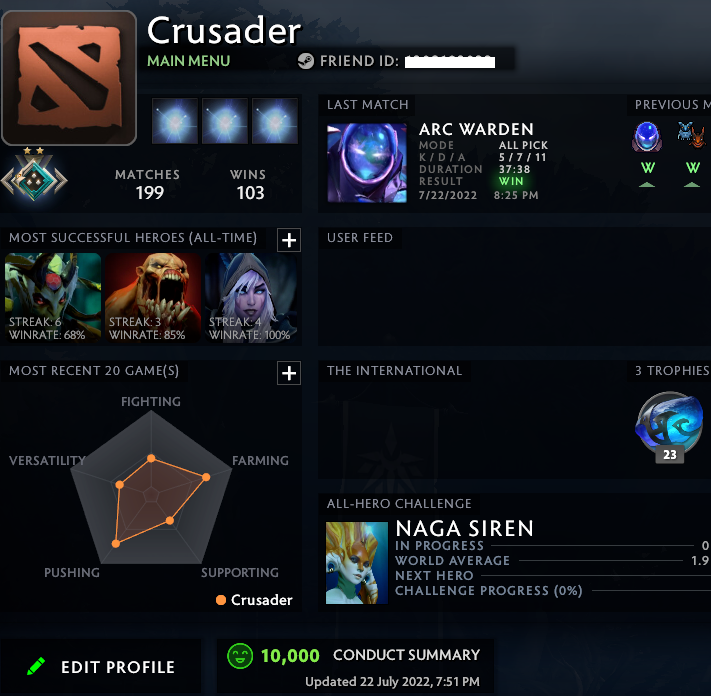Click the Dota 2 profile avatar
The width and height of the screenshot is (711, 696).
pyautogui.click(x=69, y=78)
